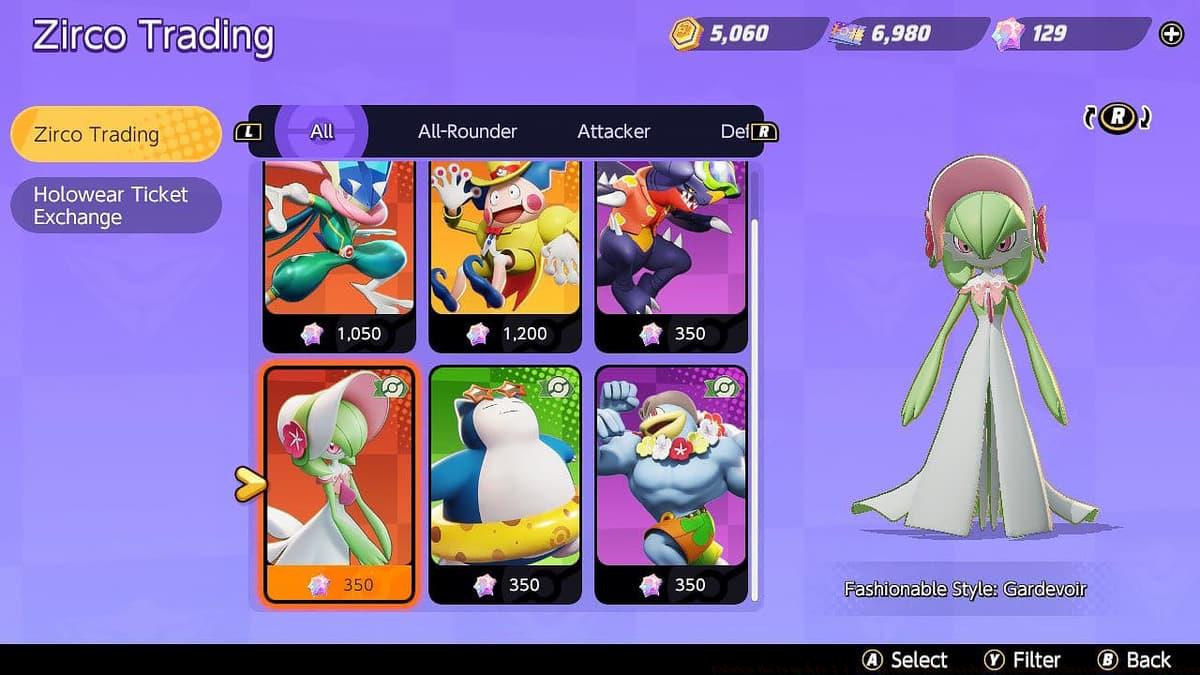Switch to the All-Rounder tab

pos(467,131)
